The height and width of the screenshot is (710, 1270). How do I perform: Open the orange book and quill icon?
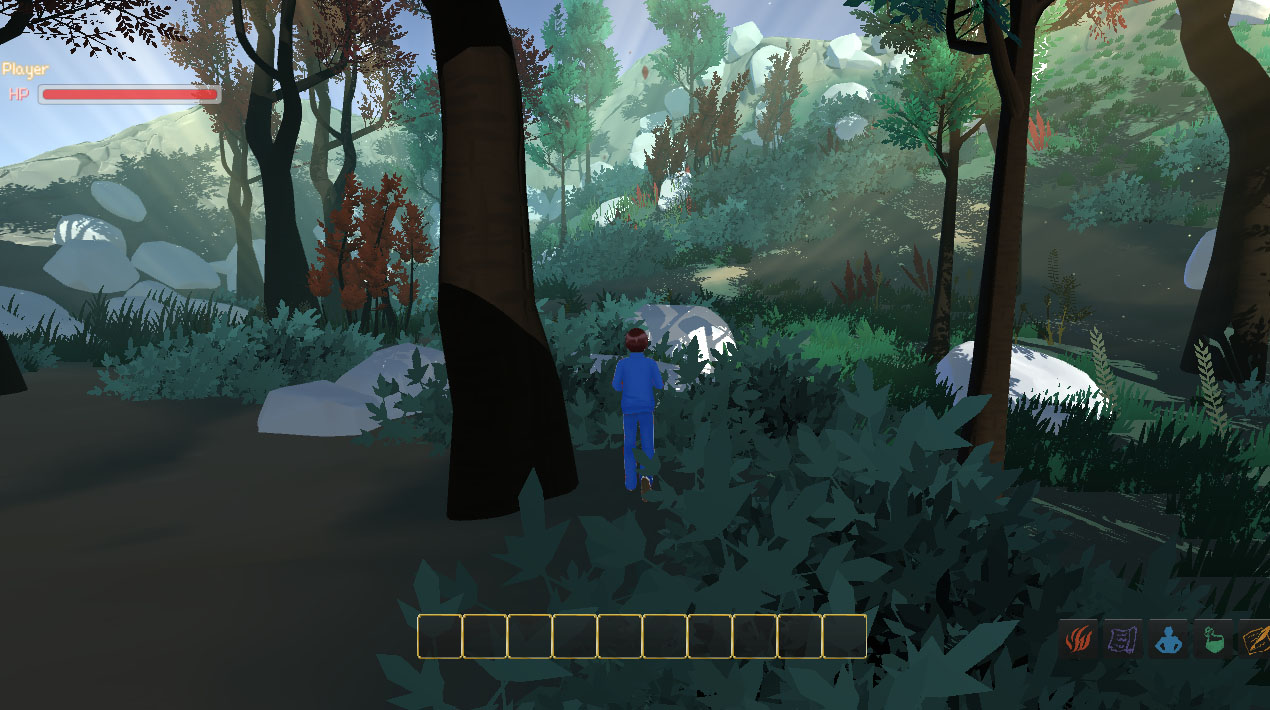pyautogui.click(x=1255, y=639)
